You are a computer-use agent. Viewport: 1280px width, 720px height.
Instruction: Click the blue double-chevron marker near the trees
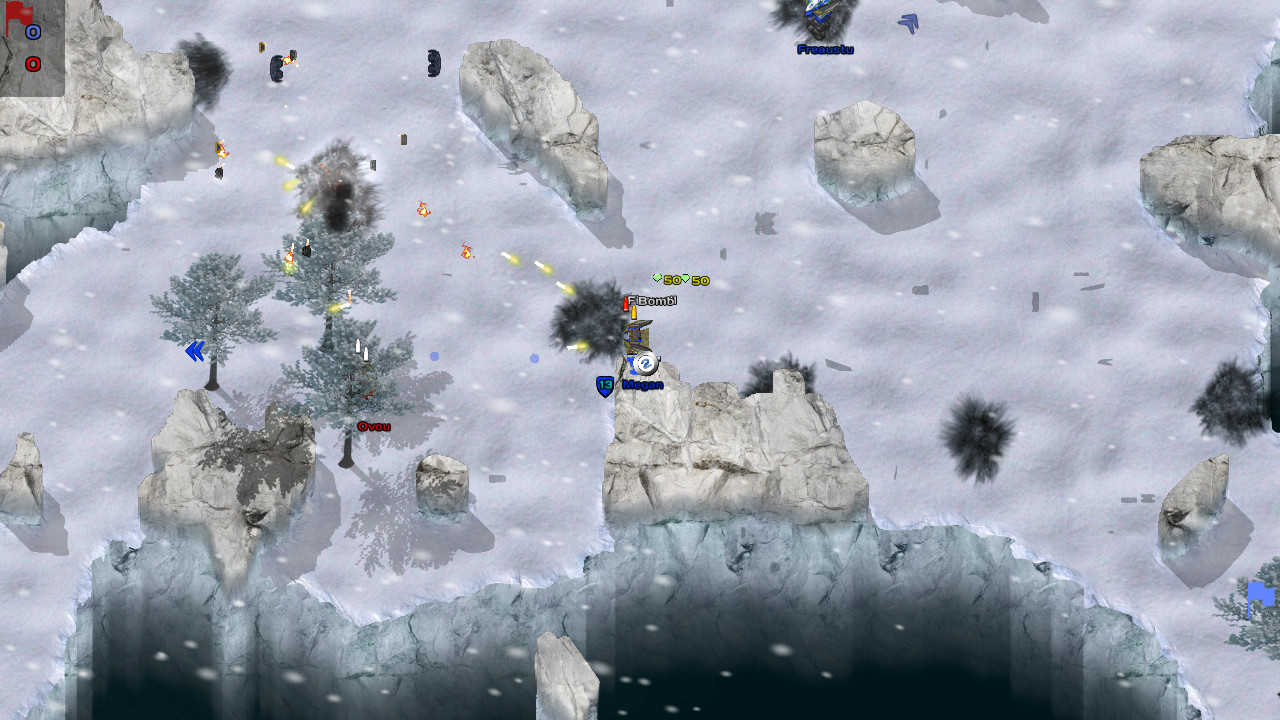(x=196, y=350)
